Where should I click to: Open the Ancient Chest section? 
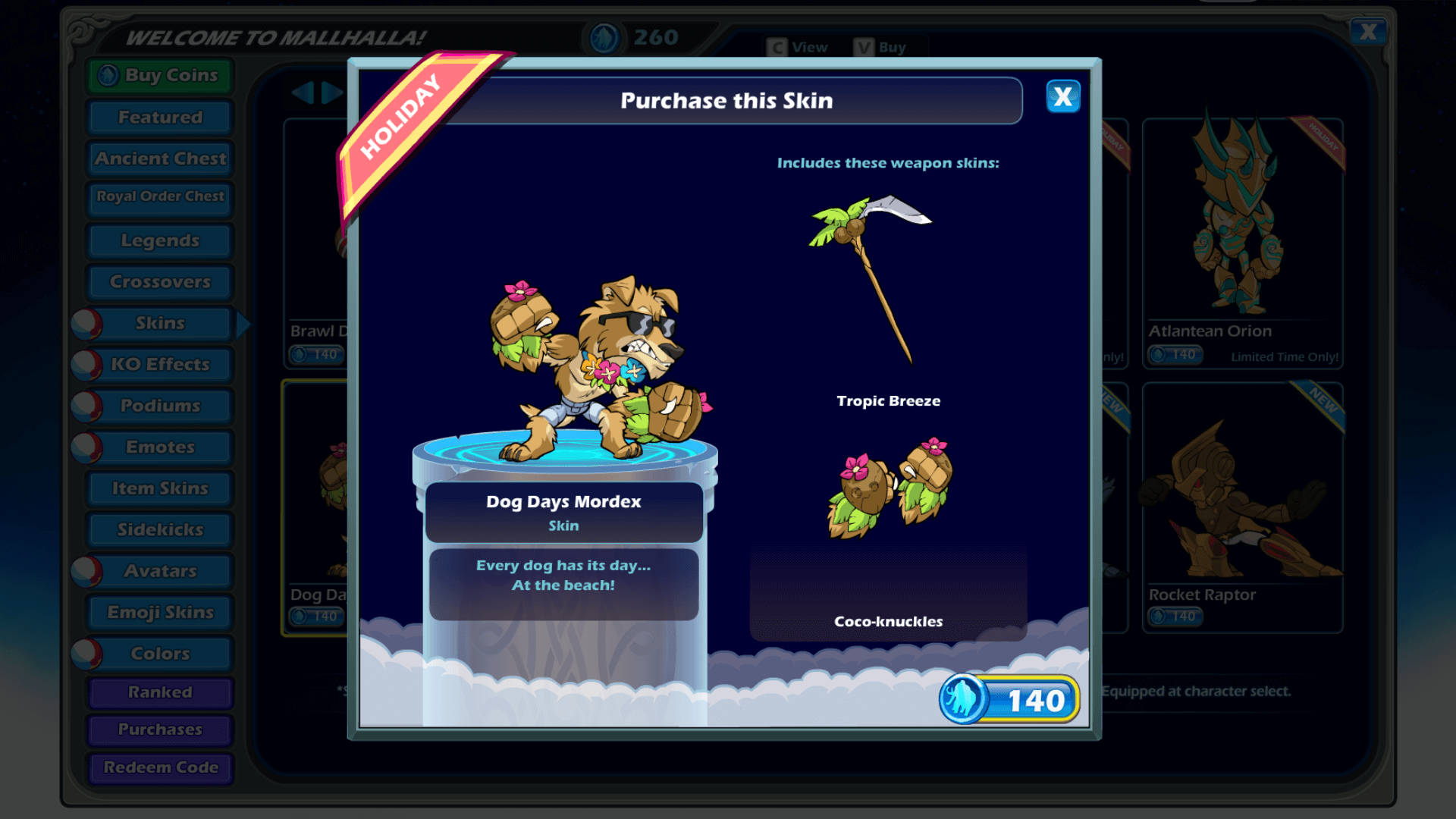tap(160, 158)
